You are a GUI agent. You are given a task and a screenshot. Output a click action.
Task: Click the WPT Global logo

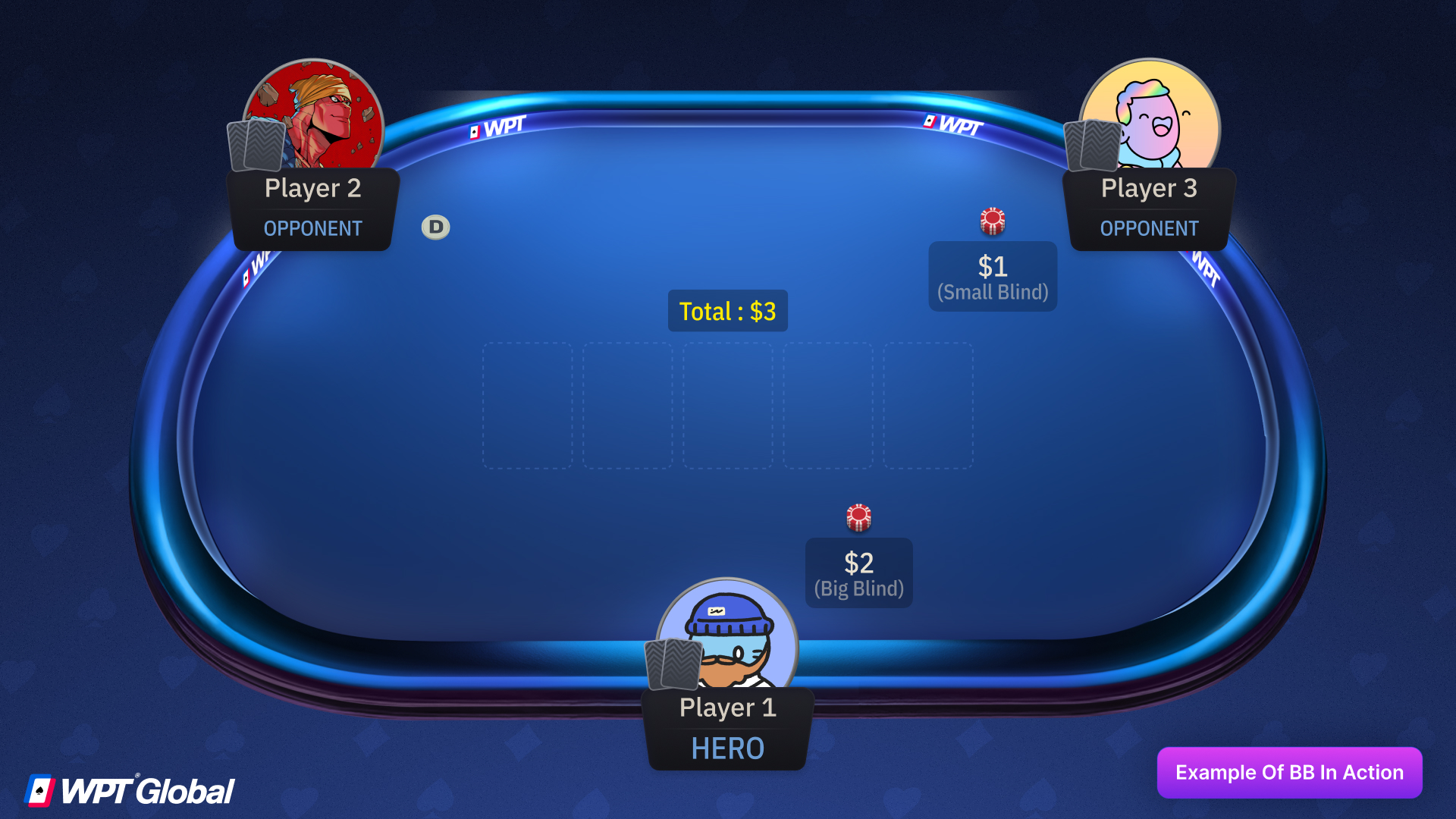coord(129,789)
